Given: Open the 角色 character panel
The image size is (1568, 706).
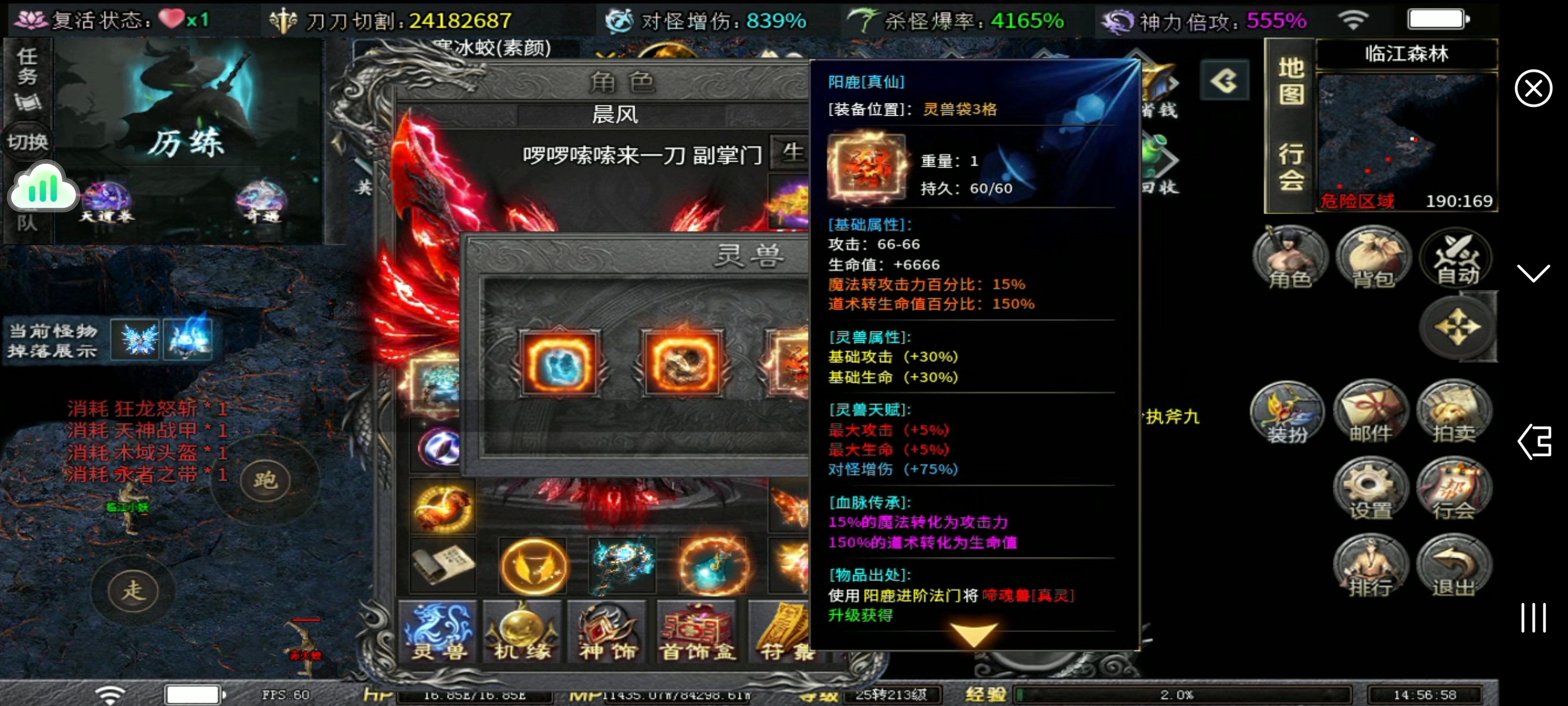Looking at the screenshot, I should (x=1291, y=258).
